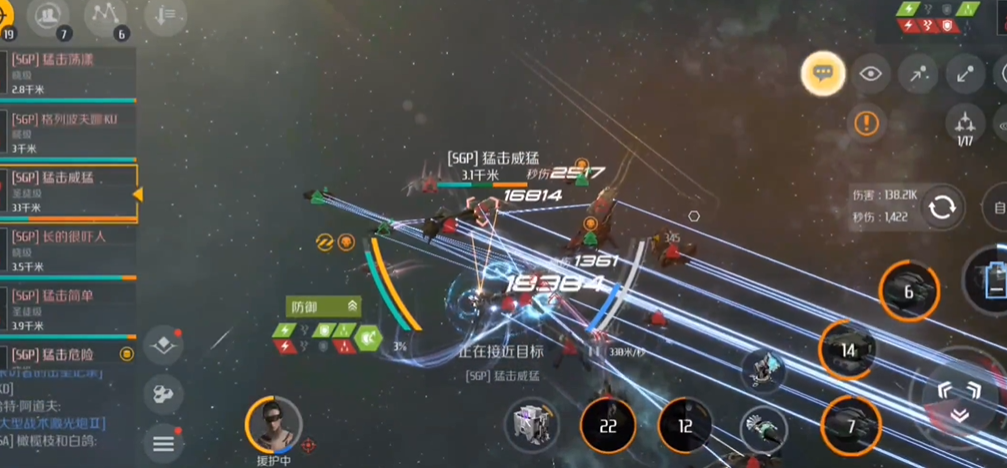Toggle the eye view icon

tap(870, 73)
